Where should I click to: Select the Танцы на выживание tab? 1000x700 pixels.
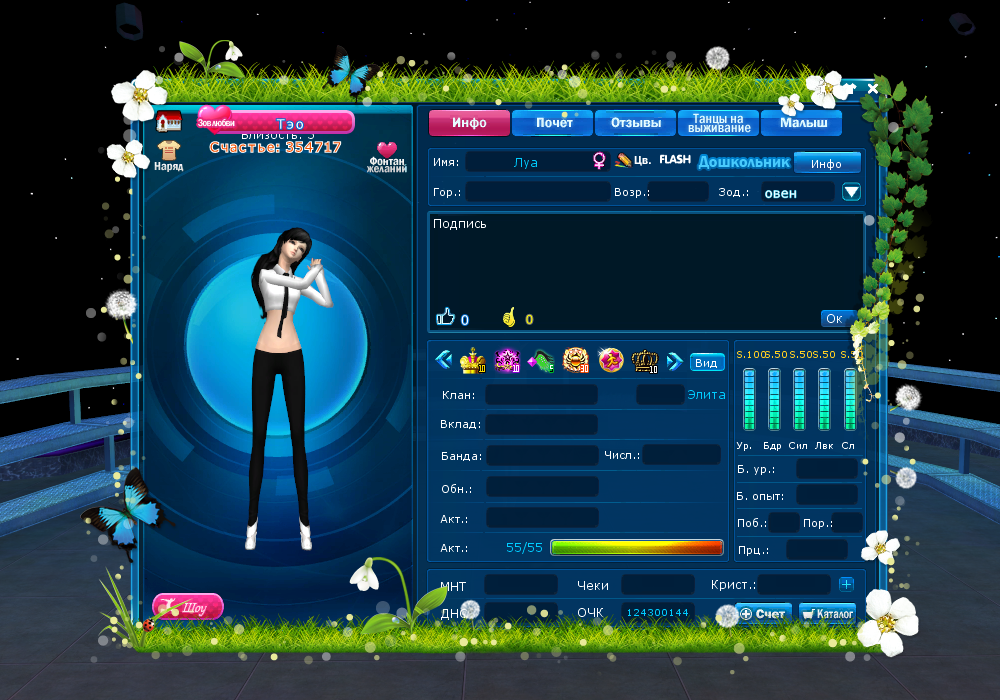click(x=719, y=123)
